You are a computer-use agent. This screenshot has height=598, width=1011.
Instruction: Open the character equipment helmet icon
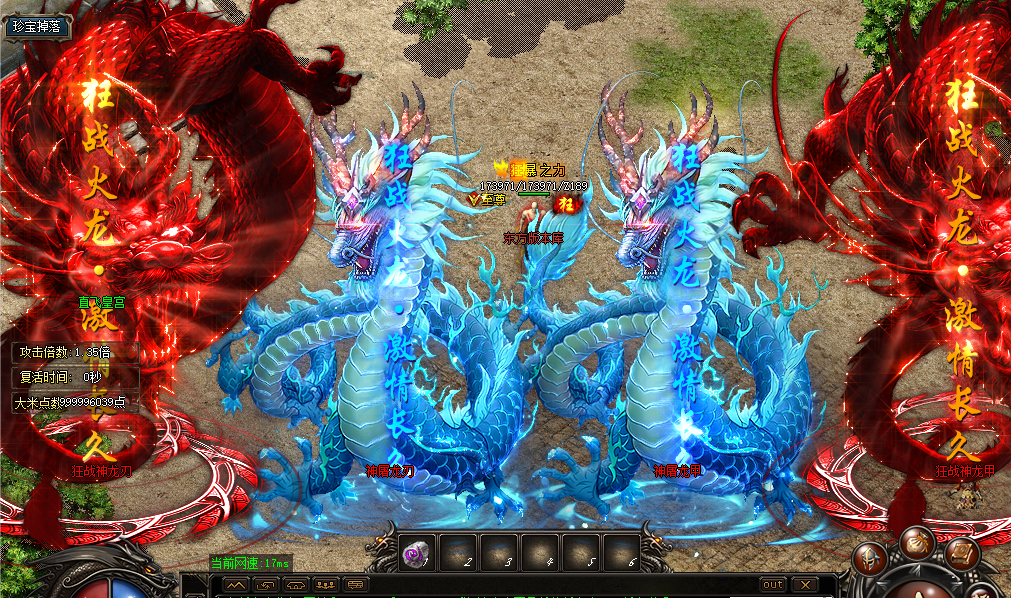[870, 560]
